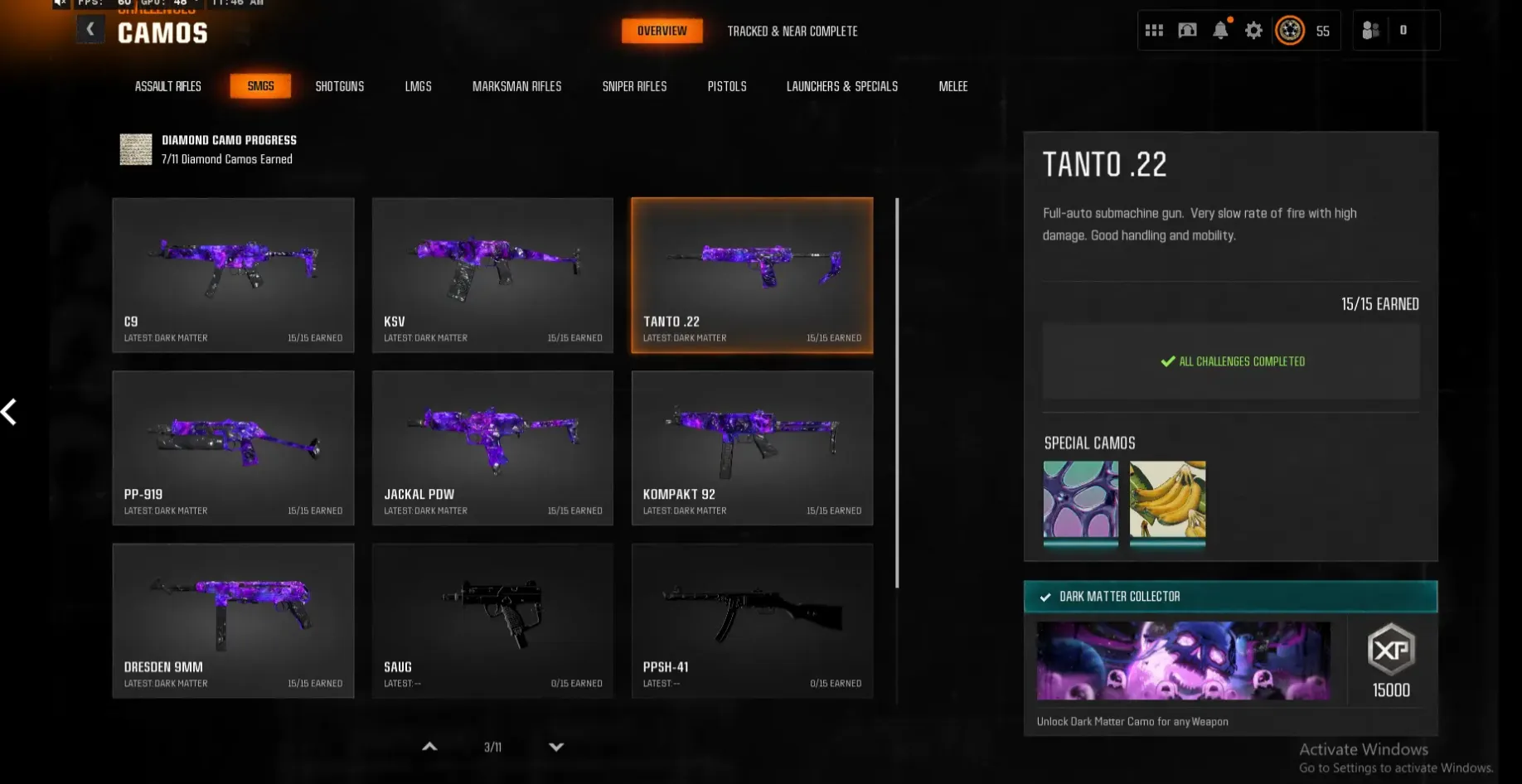Click the speaker icon in the FPS overlay
Viewport: 1522px width, 784px height.
click(59, 4)
